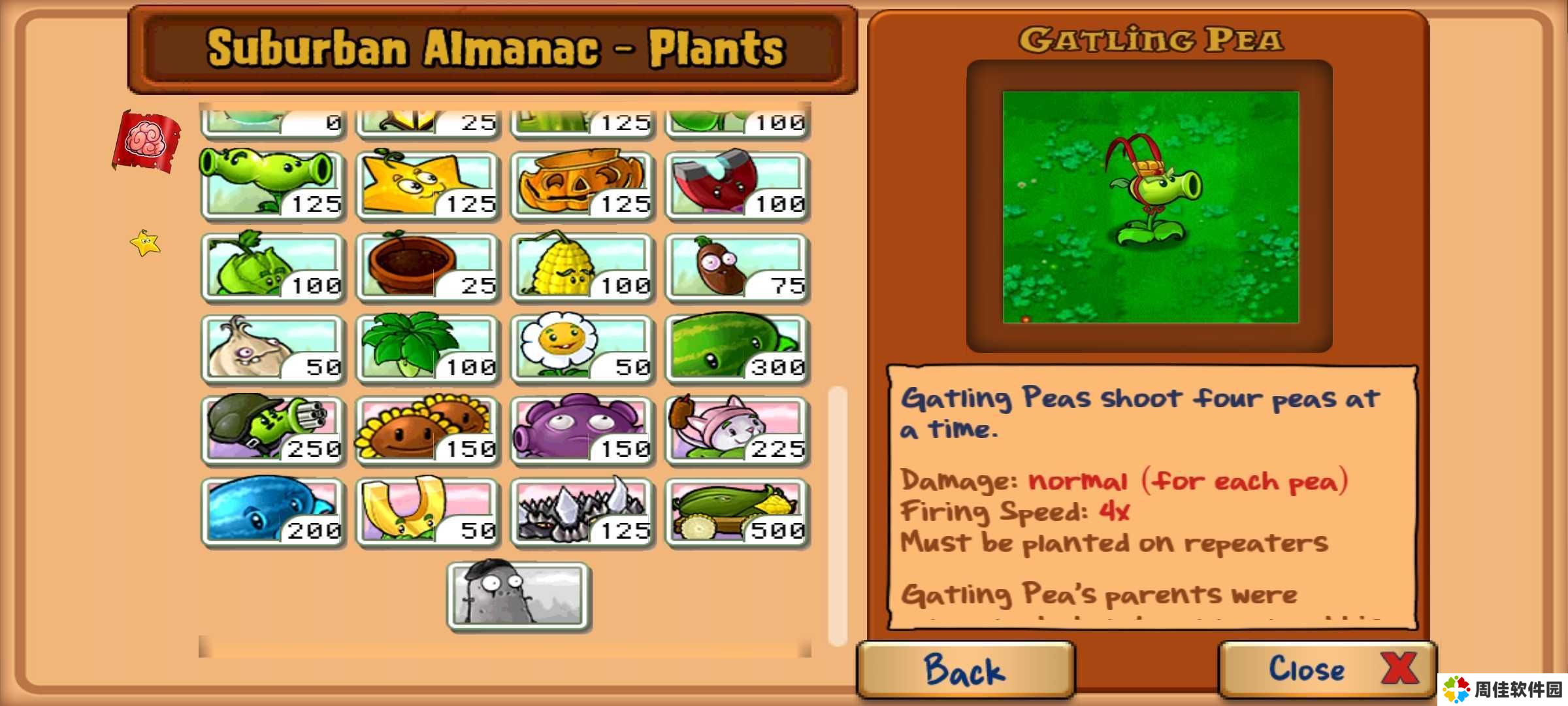This screenshot has width=1568, height=706.
Task: Go back with the Back button
Action: pyautogui.click(x=966, y=670)
